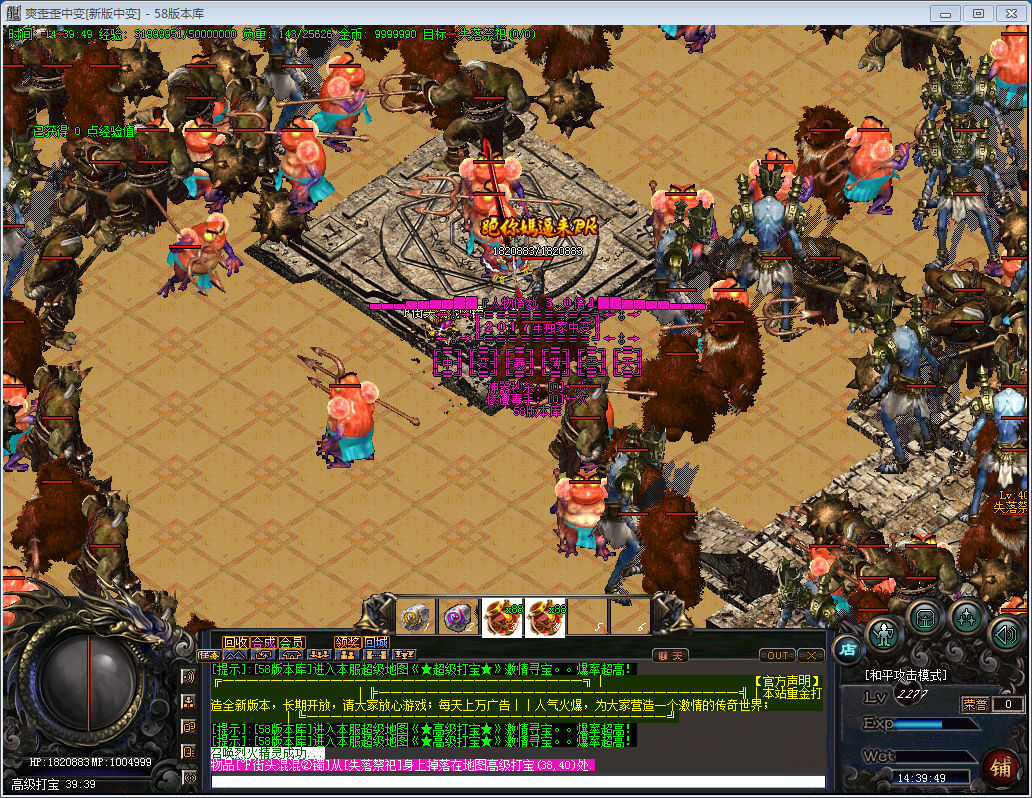Select the grey scroll in hotbar slot 1

pos(416,617)
